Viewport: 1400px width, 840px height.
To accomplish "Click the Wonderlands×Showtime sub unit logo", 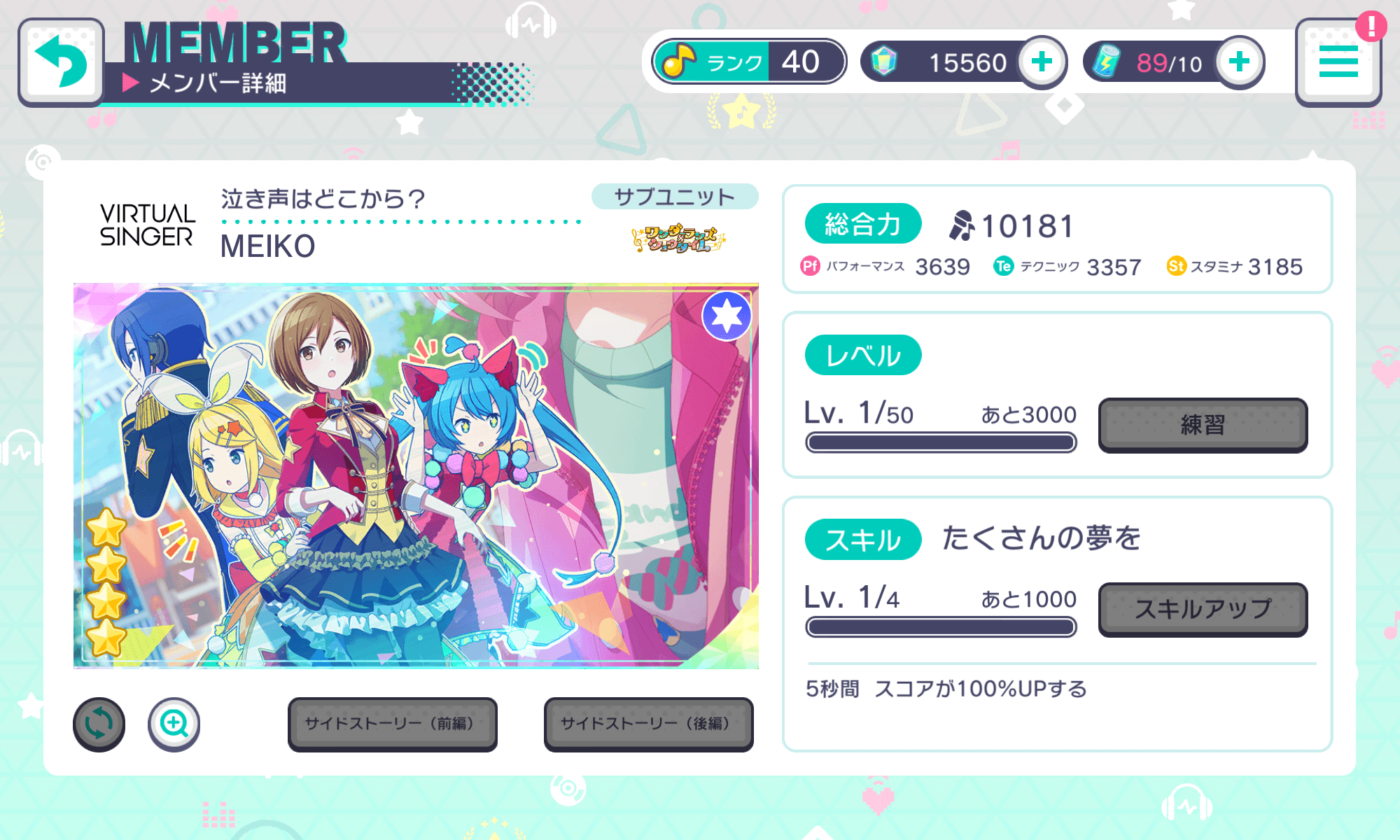I will point(678,239).
